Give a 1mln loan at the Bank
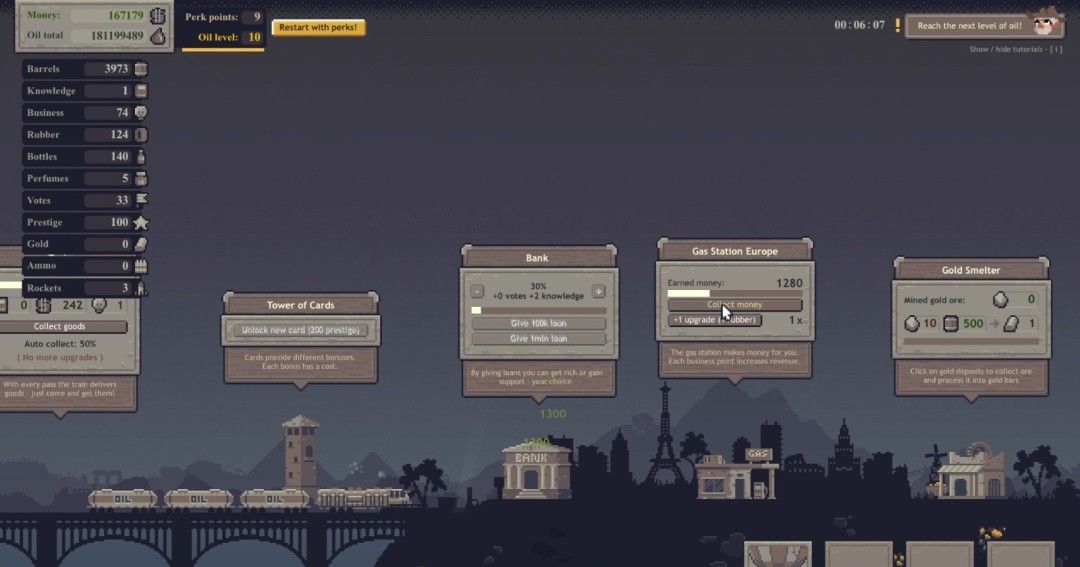 [x=539, y=339]
